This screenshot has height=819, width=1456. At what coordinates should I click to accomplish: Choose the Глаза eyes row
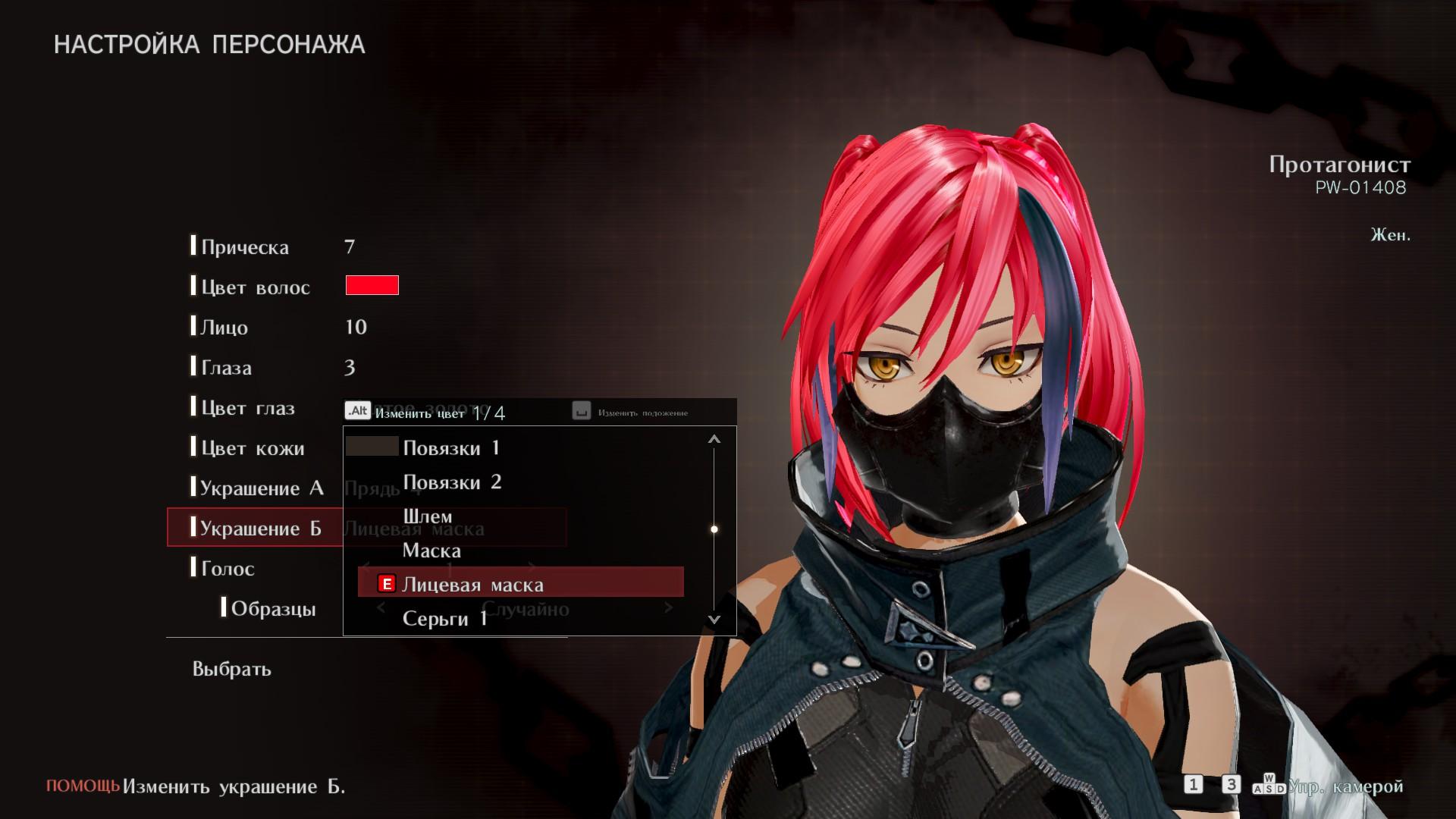pos(226,368)
